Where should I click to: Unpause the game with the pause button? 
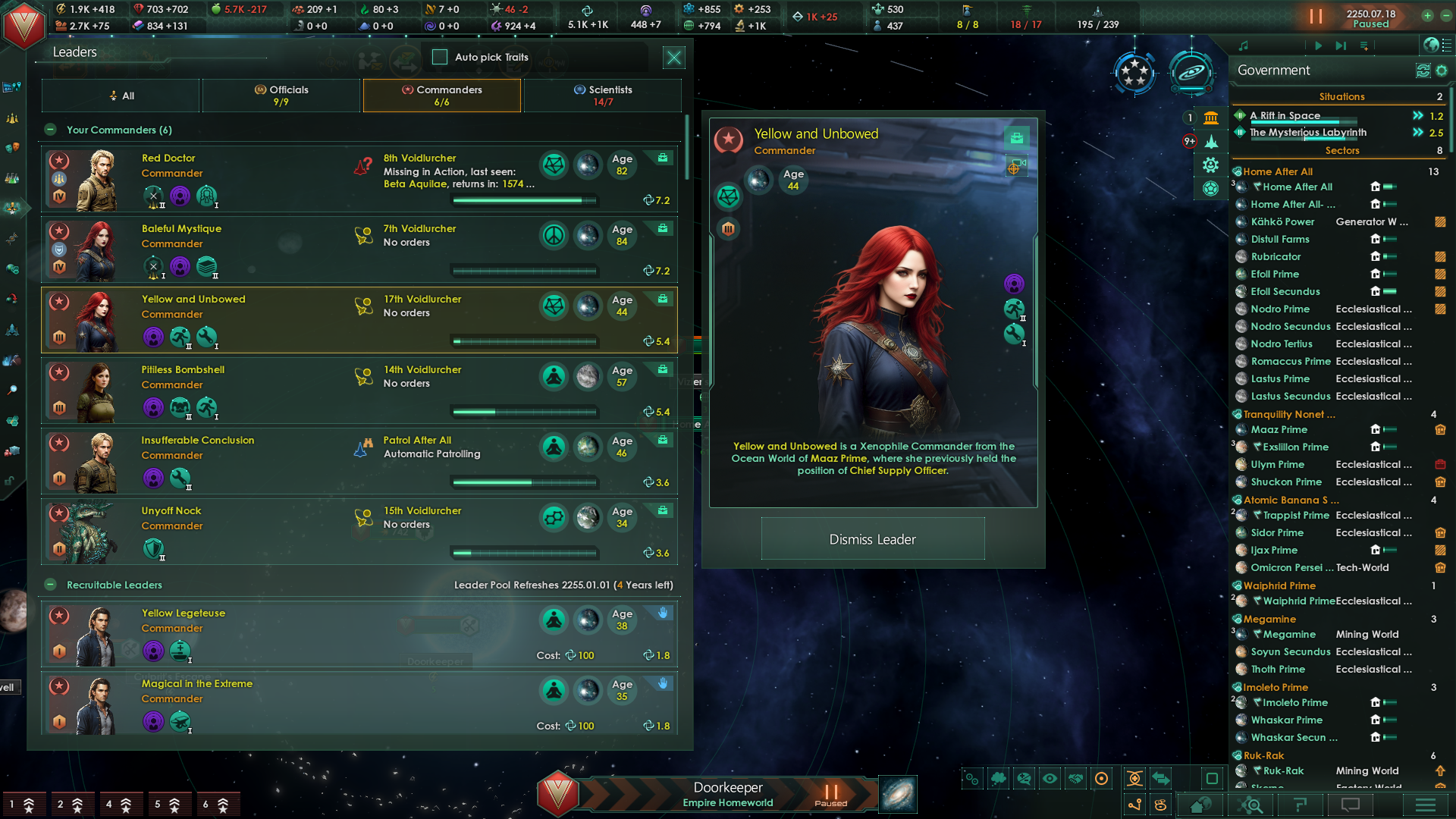(x=1317, y=15)
